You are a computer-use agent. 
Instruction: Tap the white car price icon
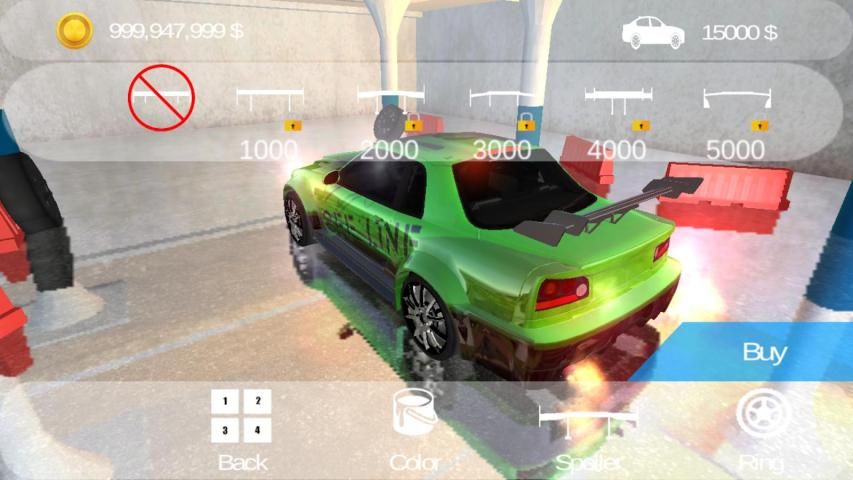pos(653,32)
